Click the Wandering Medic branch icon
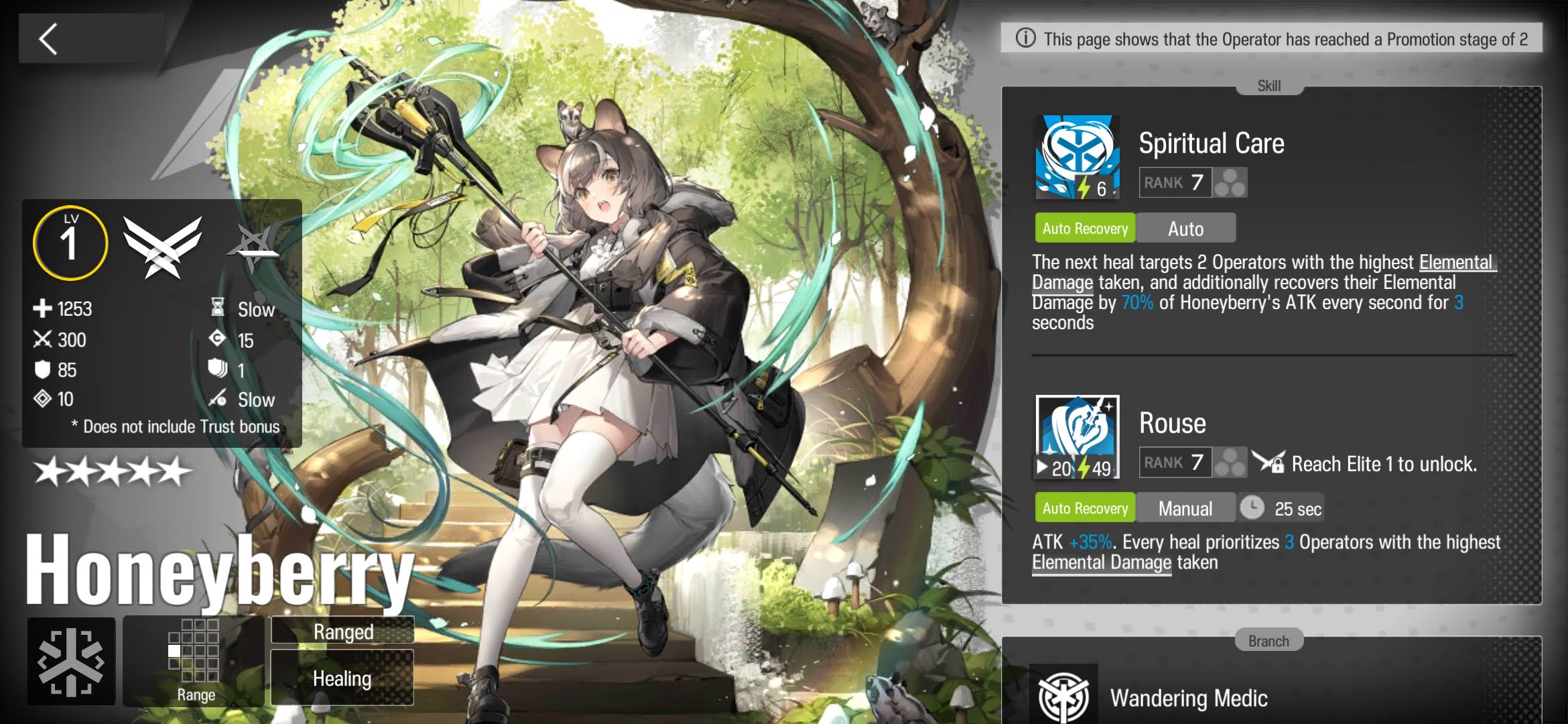This screenshot has width=1568, height=724. [x=1063, y=696]
